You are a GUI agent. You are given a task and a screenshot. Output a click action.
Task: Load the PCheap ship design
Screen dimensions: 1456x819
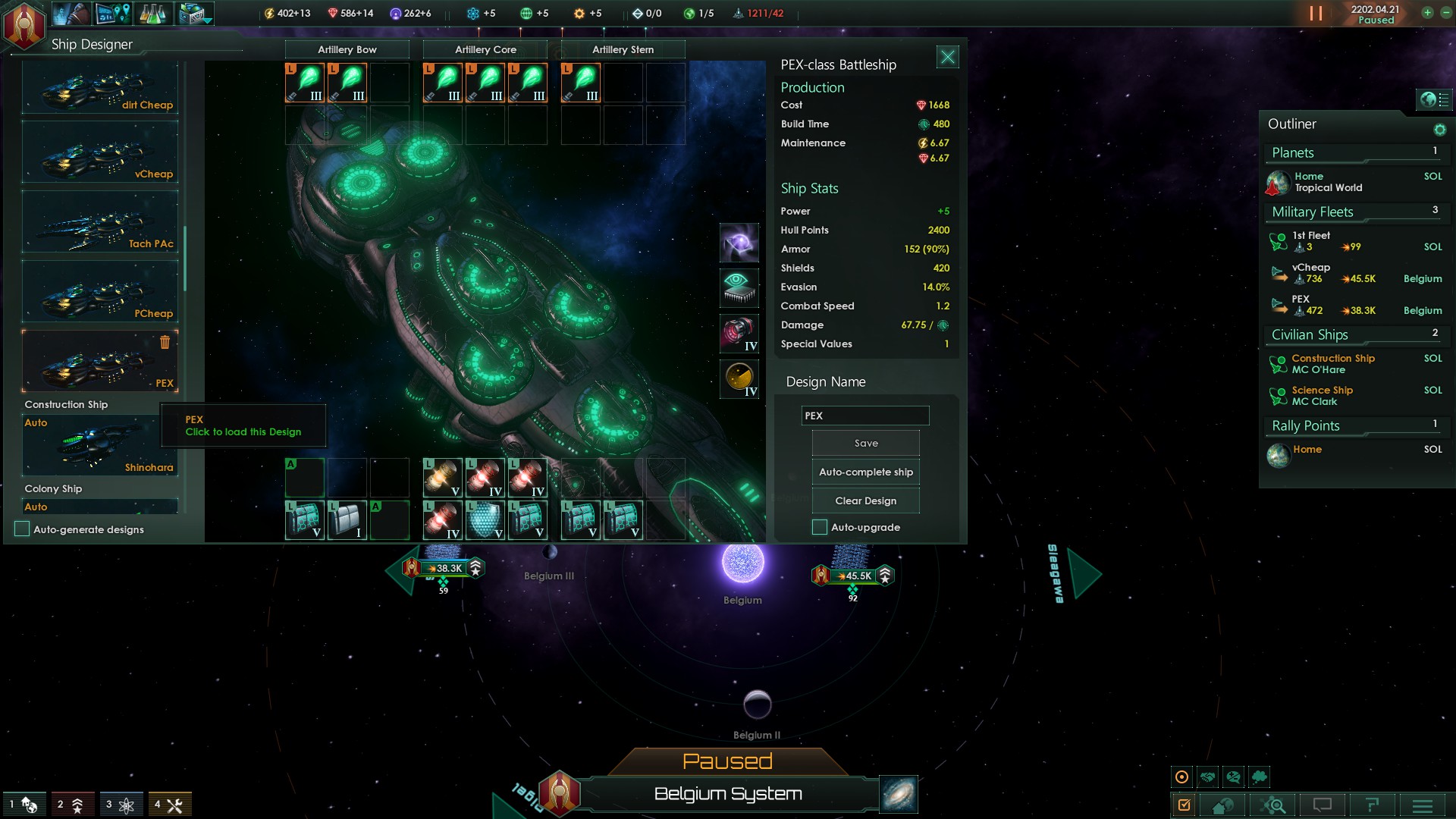pyautogui.click(x=100, y=292)
